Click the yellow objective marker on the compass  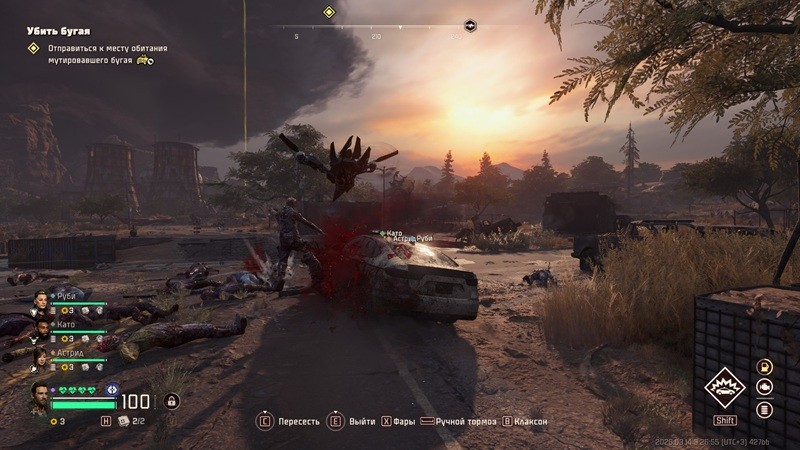328,12
